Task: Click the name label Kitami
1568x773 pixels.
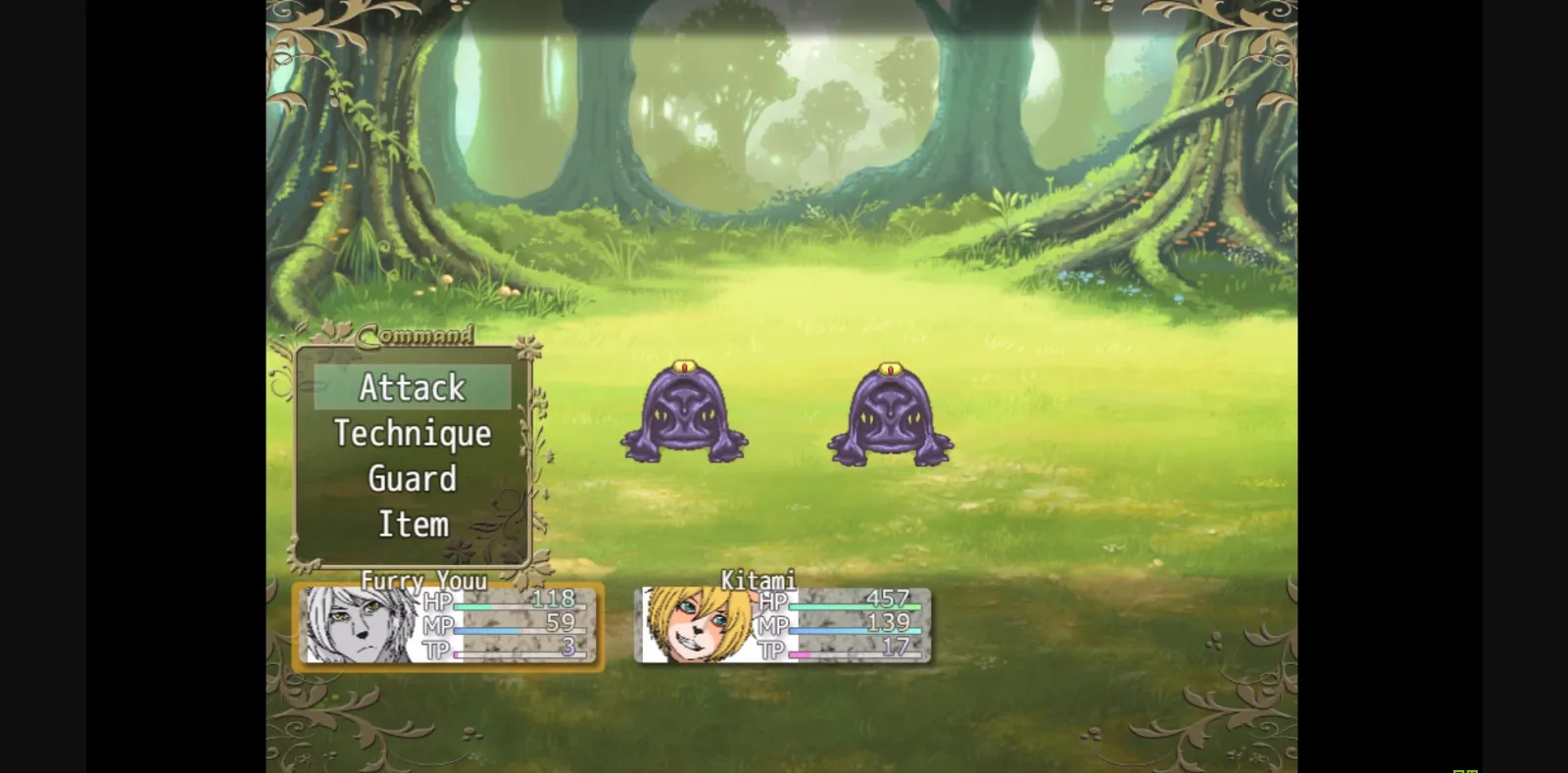Action: coord(758,580)
